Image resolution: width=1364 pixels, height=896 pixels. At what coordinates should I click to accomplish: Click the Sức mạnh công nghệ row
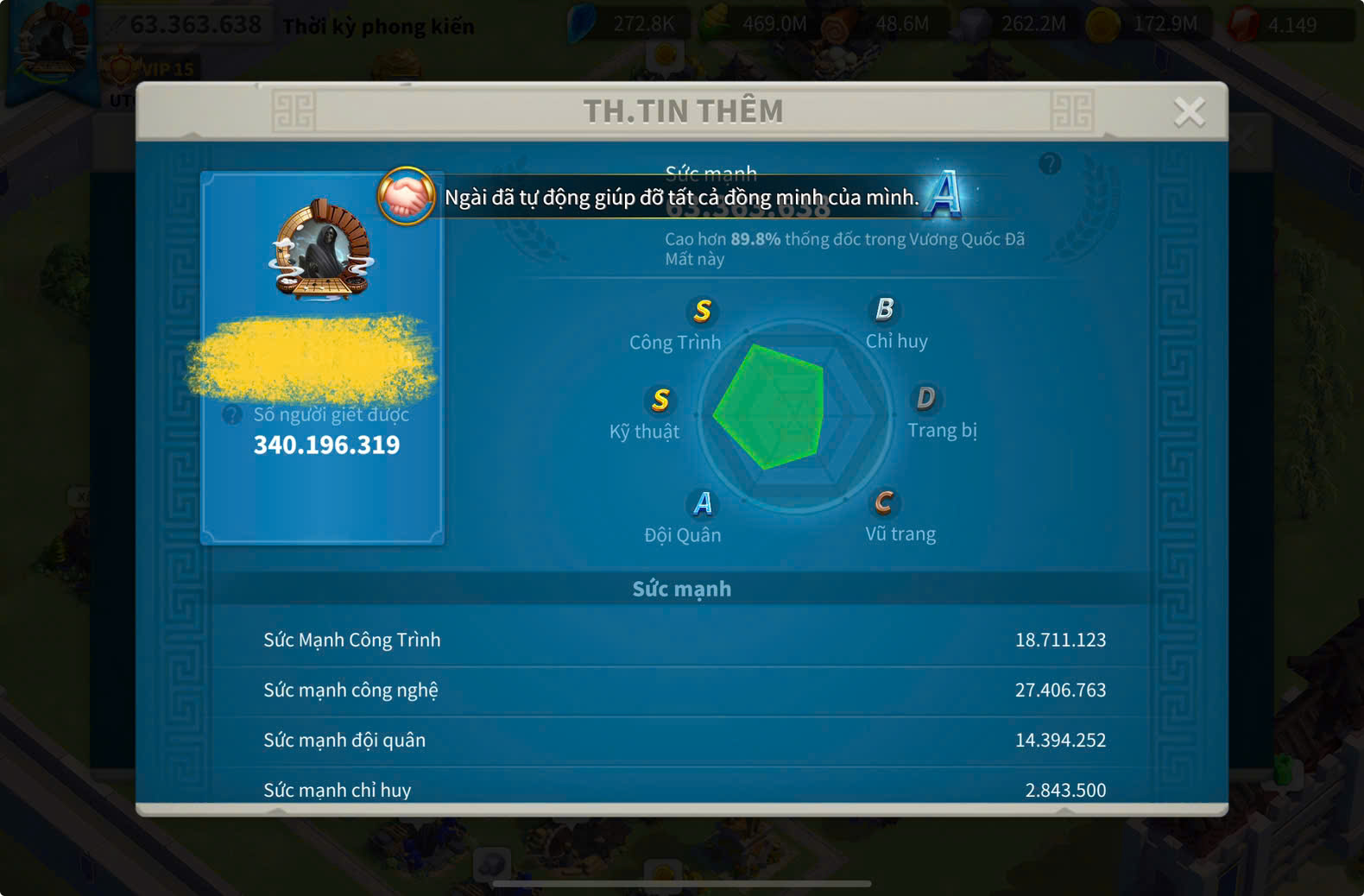point(684,690)
